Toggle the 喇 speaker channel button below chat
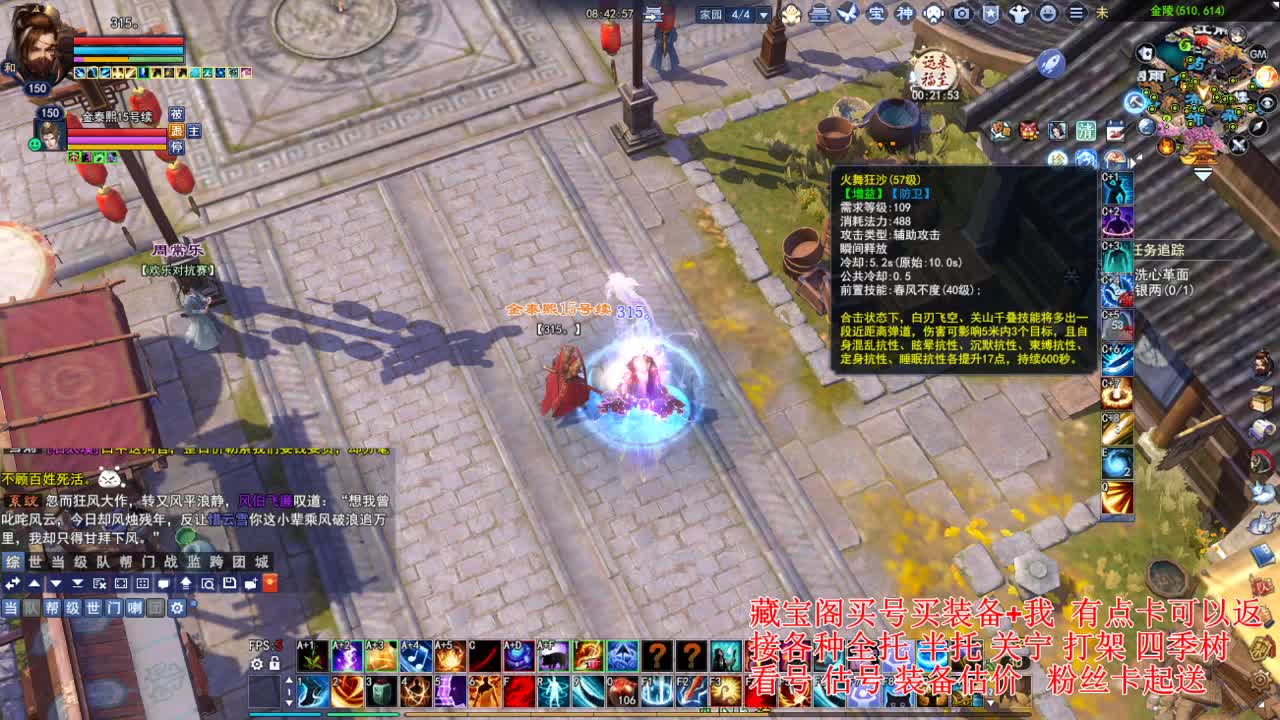1280x720 pixels. 136,608
